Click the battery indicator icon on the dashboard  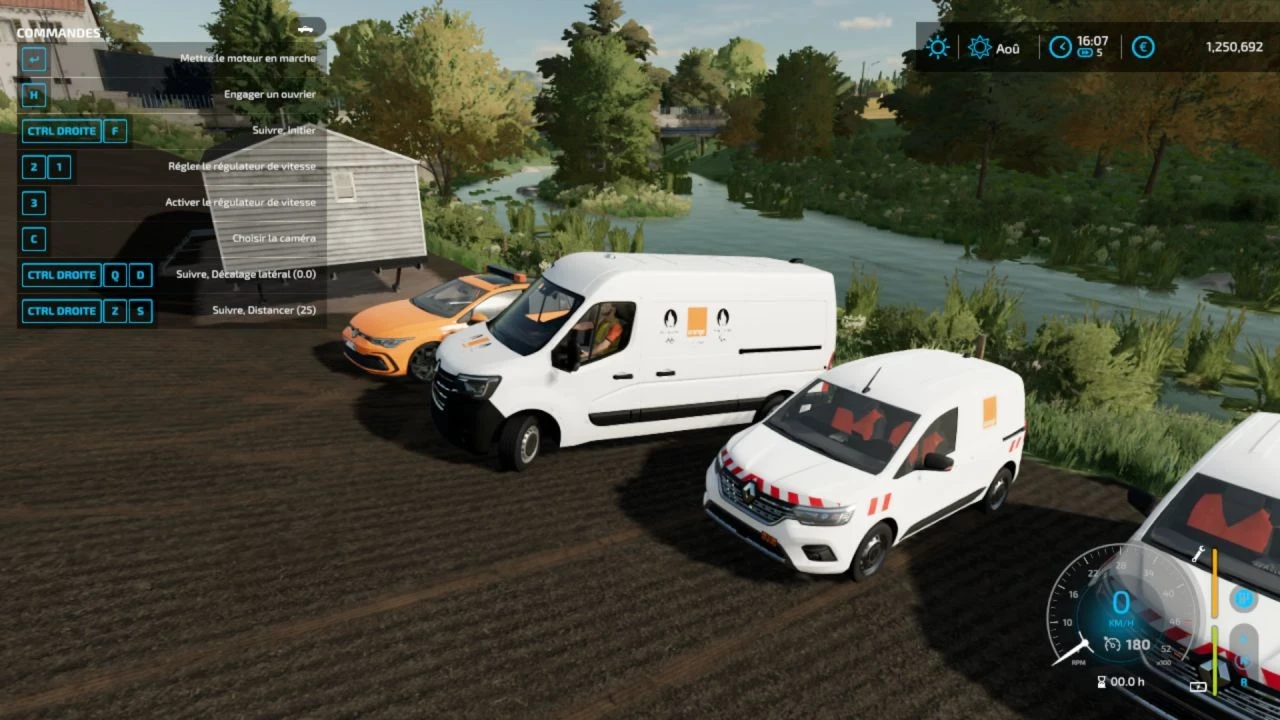coord(1198,685)
